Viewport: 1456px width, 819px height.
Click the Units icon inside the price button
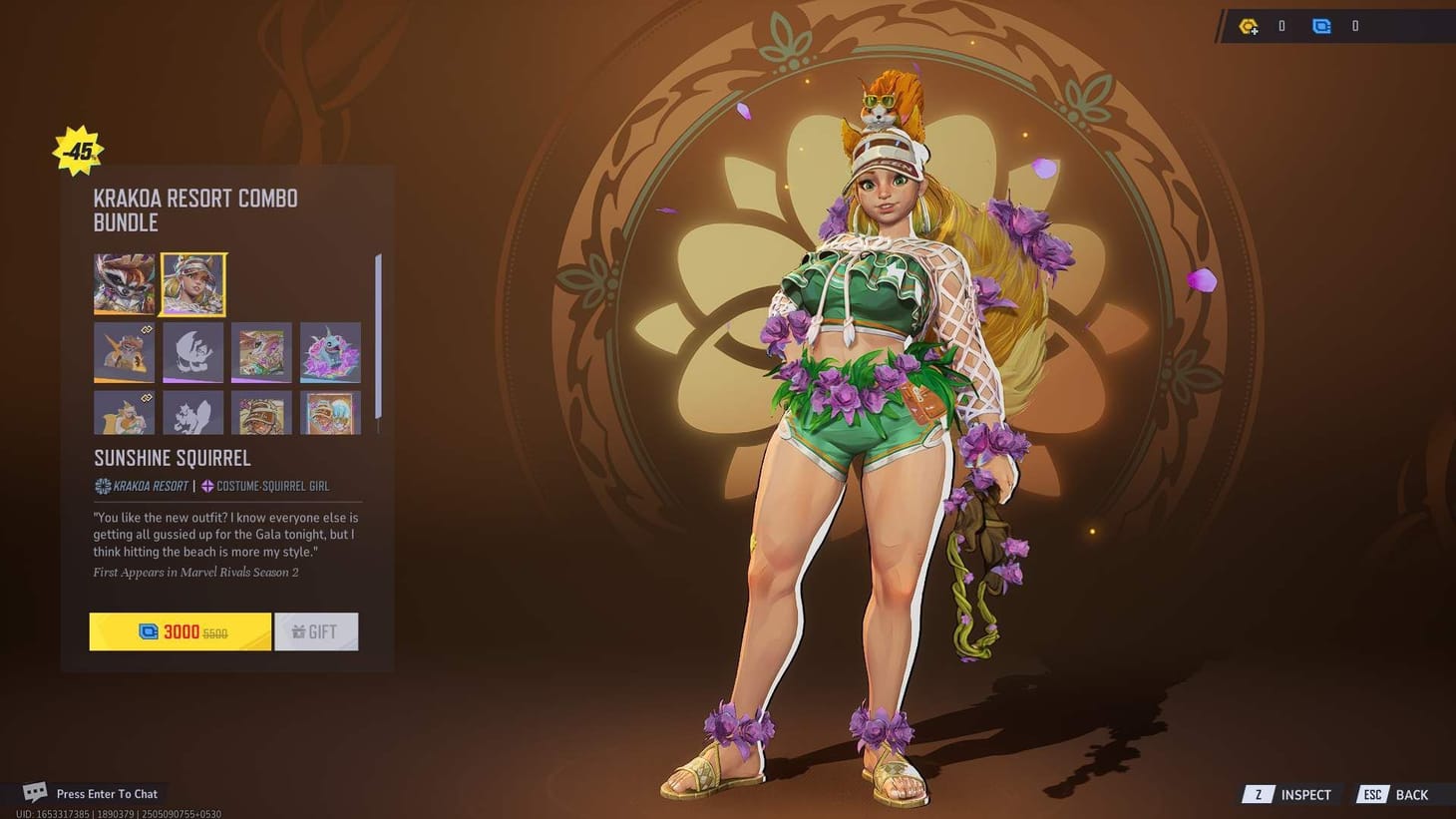[150, 630]
